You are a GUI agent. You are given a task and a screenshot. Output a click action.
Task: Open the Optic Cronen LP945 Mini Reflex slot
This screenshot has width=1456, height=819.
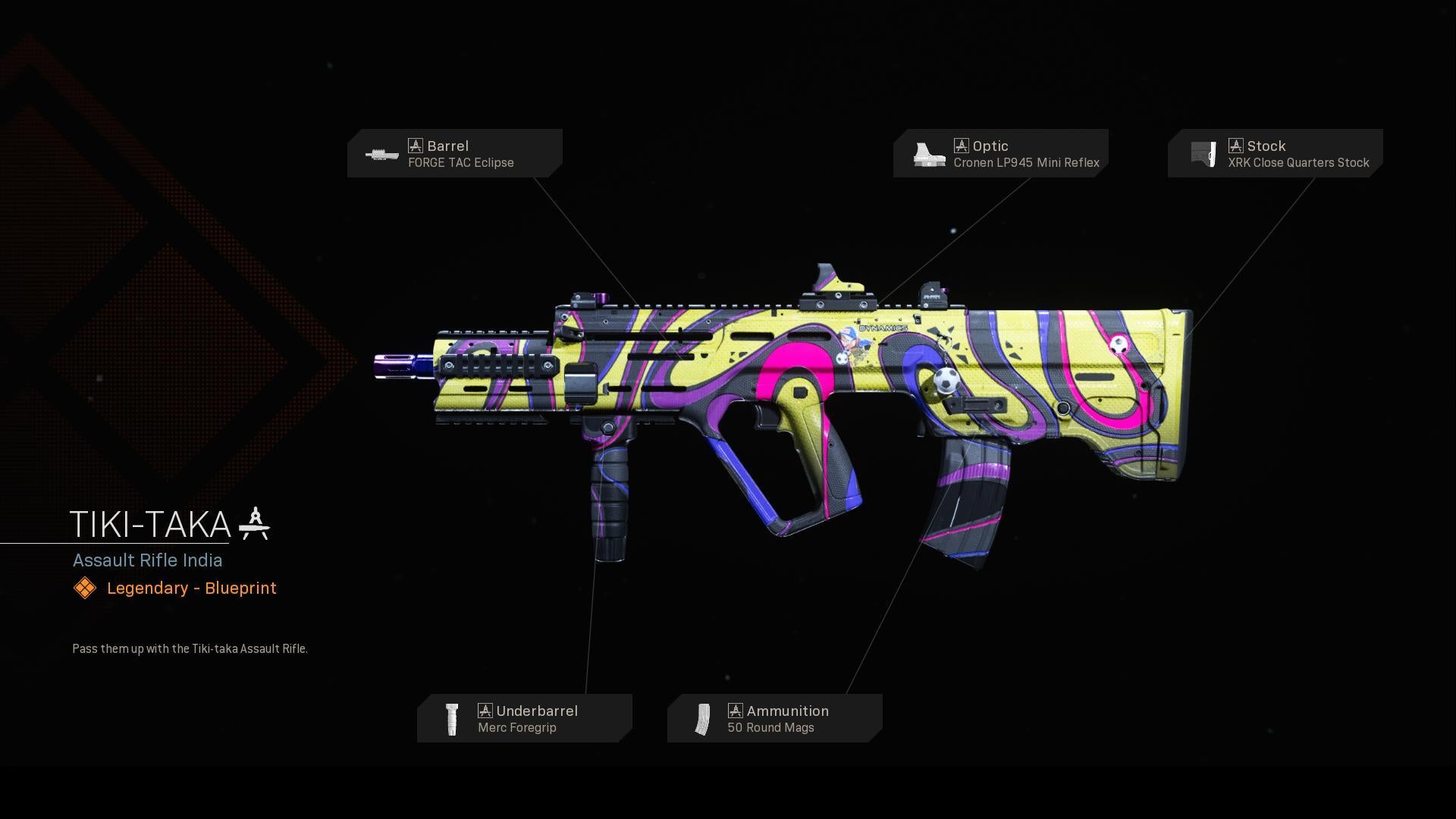1000,153
